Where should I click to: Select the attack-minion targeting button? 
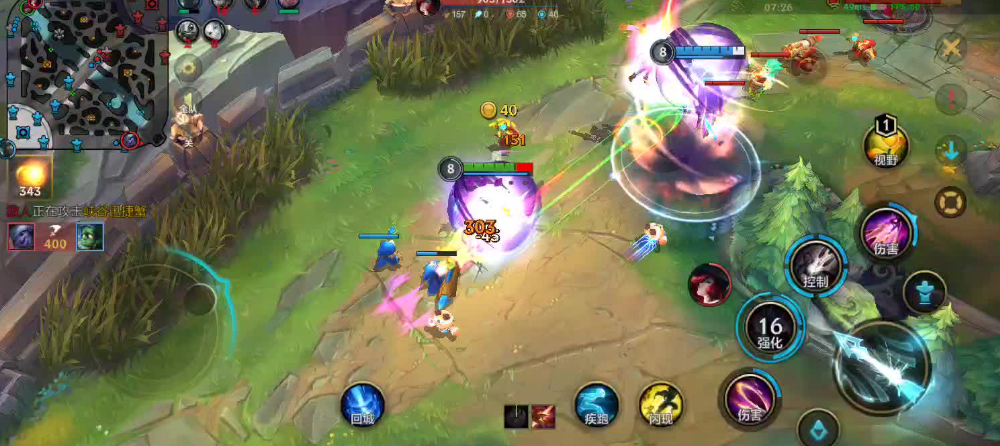coord(923,293)
